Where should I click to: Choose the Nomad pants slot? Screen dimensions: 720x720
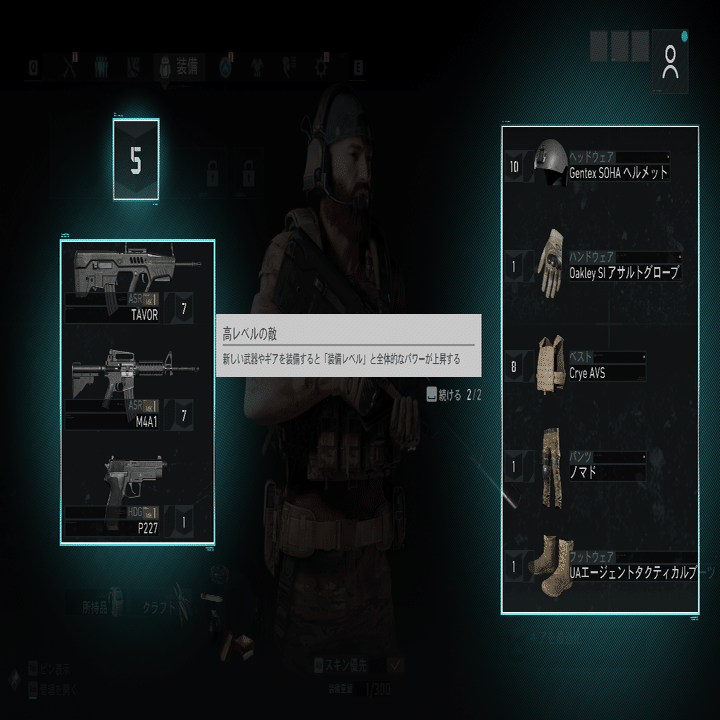click(x=600, y=466)
